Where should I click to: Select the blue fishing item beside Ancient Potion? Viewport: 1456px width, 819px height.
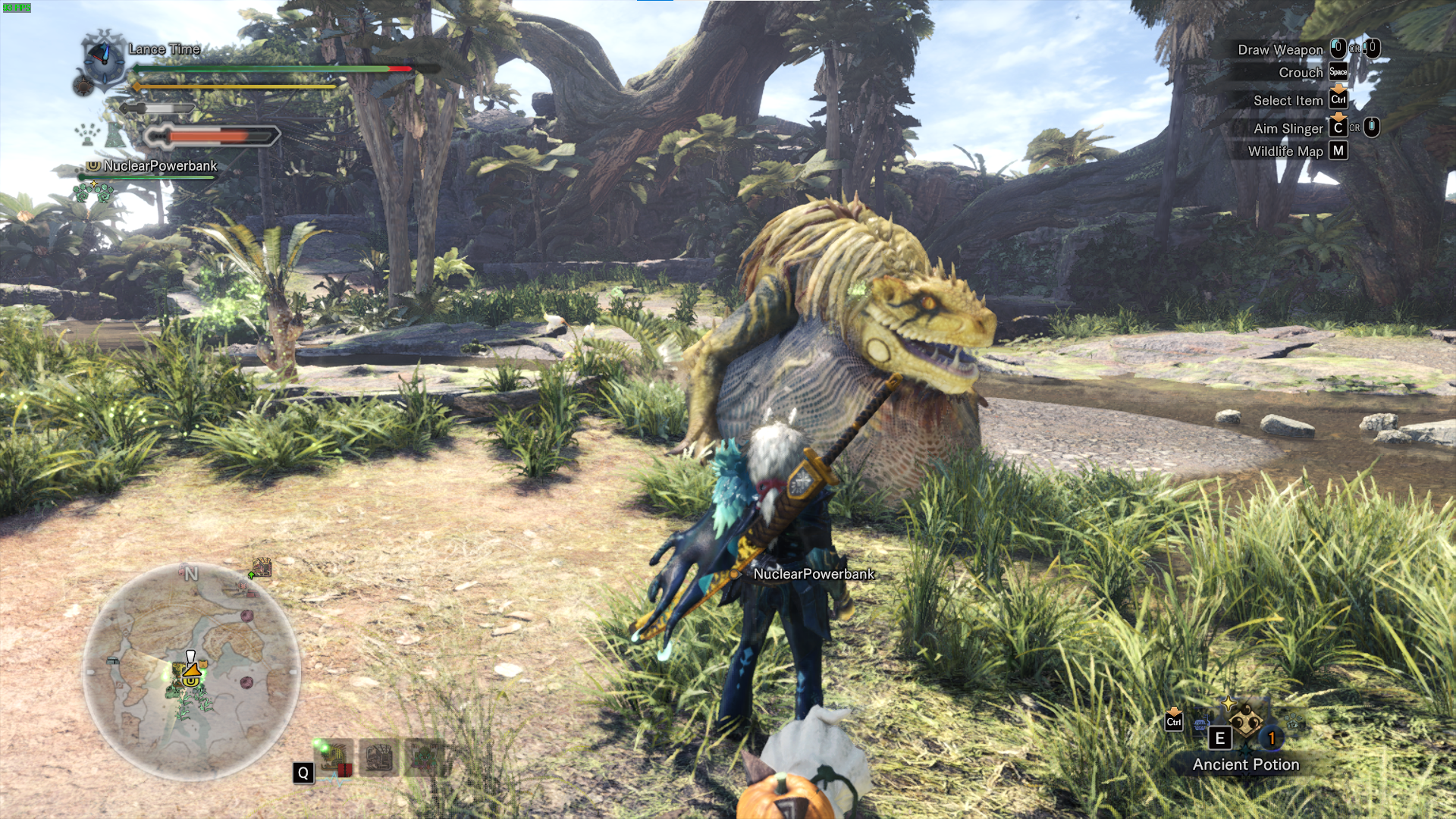[1200, 725]
